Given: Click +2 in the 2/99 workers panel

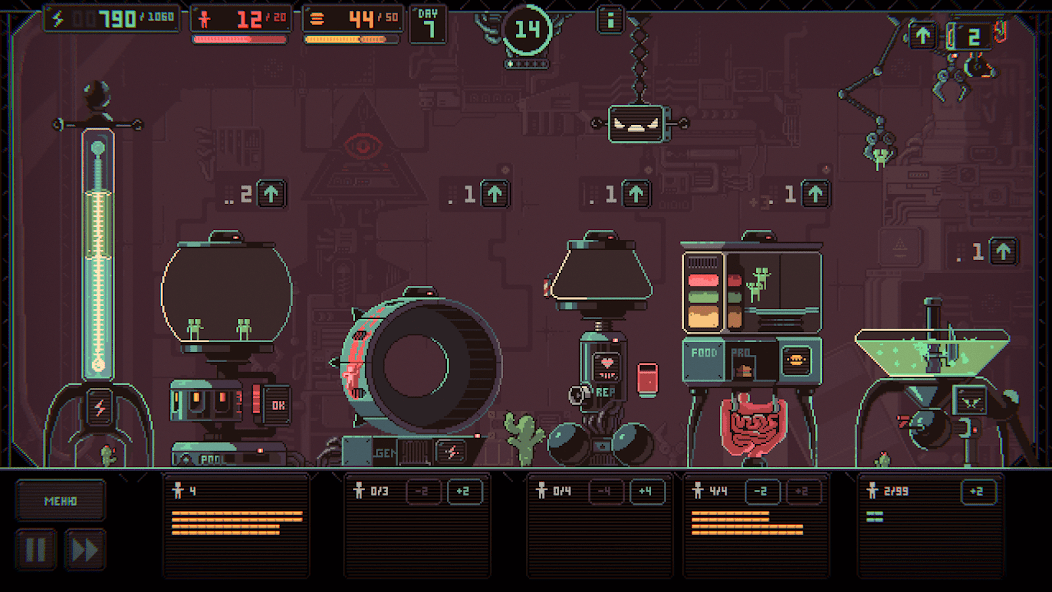Looking at the screenshot, I should (x=978, y=491).
